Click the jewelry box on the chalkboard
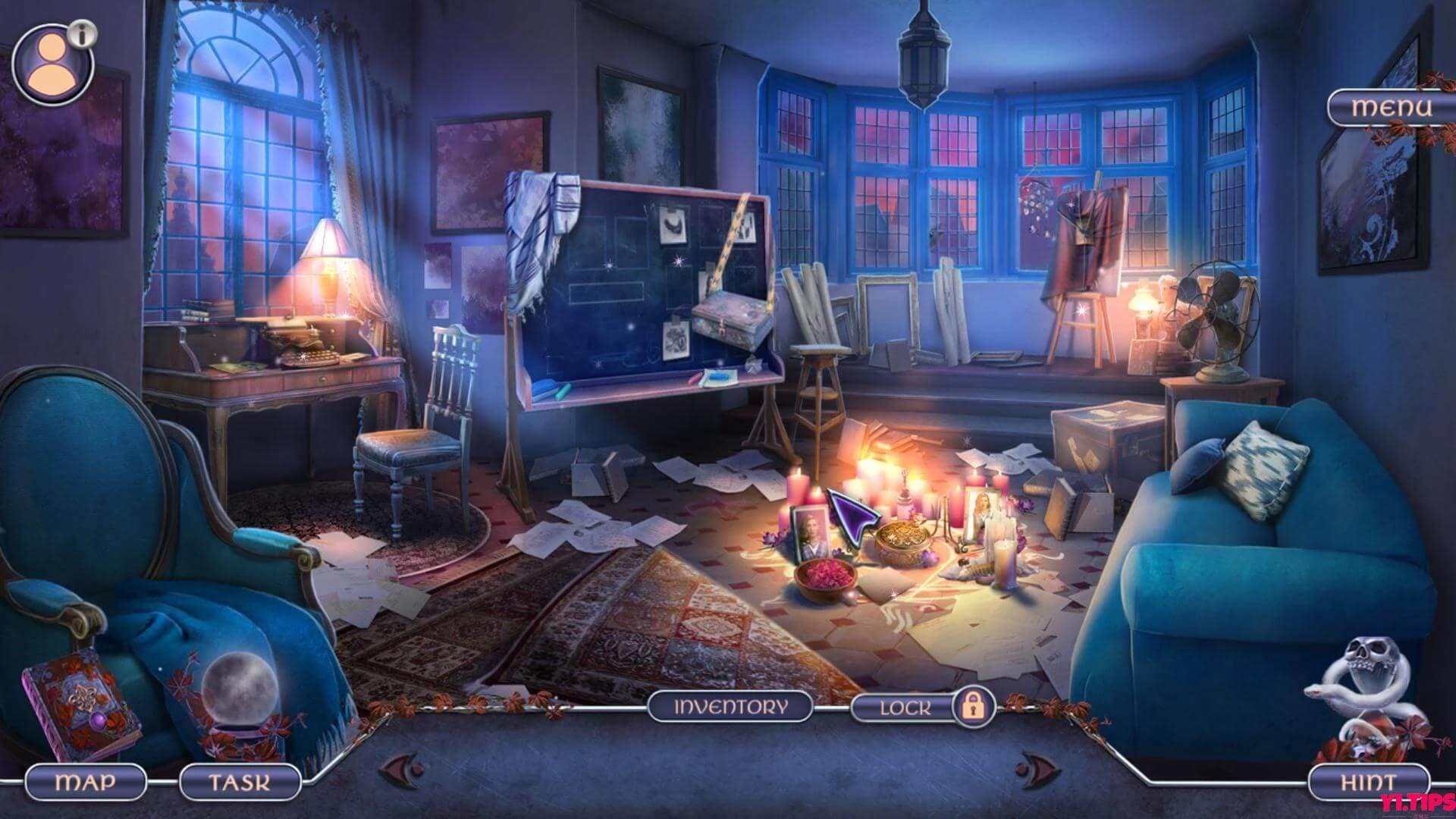 click(x=732, y=318)
